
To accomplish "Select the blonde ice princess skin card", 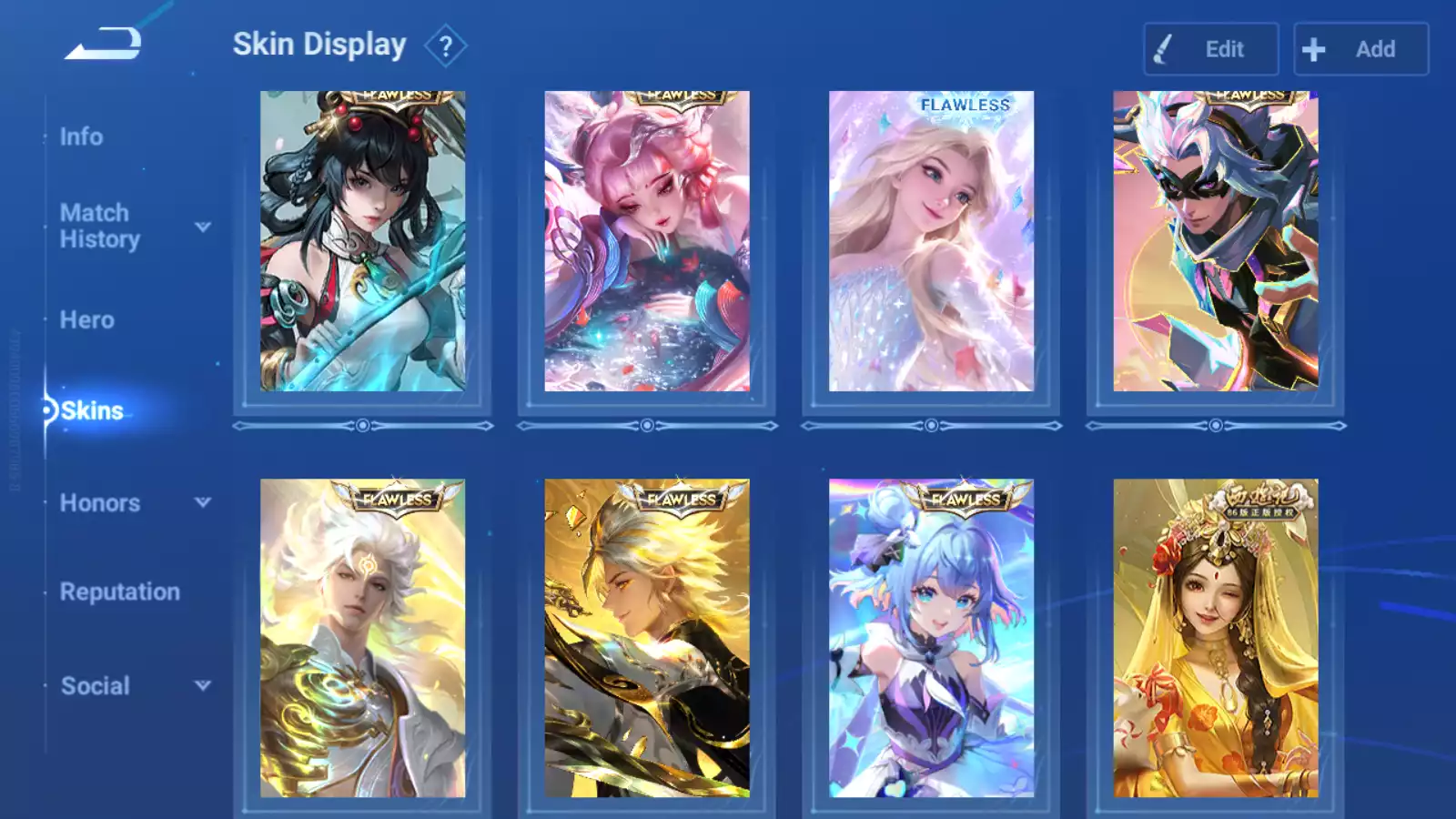I will click(x=931, y=241).
